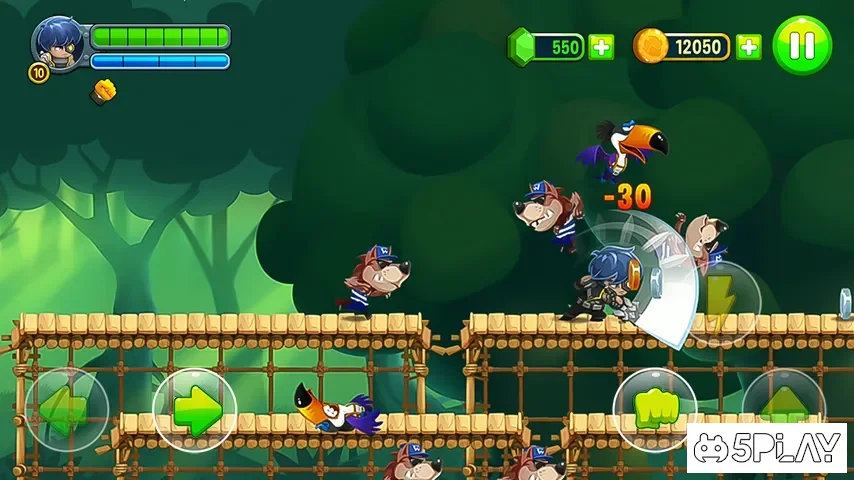Pause the game with the green button
Viewport: 854px width, 480px height.
[802, 45]
